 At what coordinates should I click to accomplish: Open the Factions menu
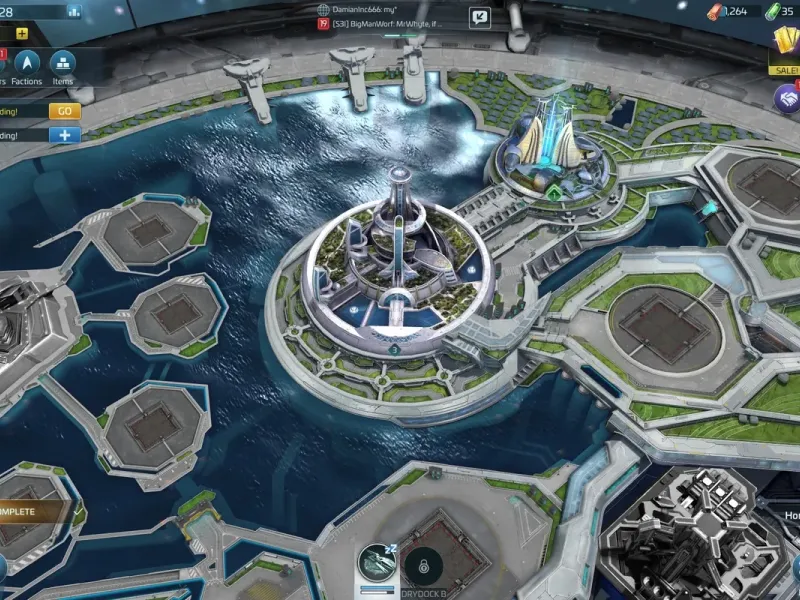[x=27, y=68]
